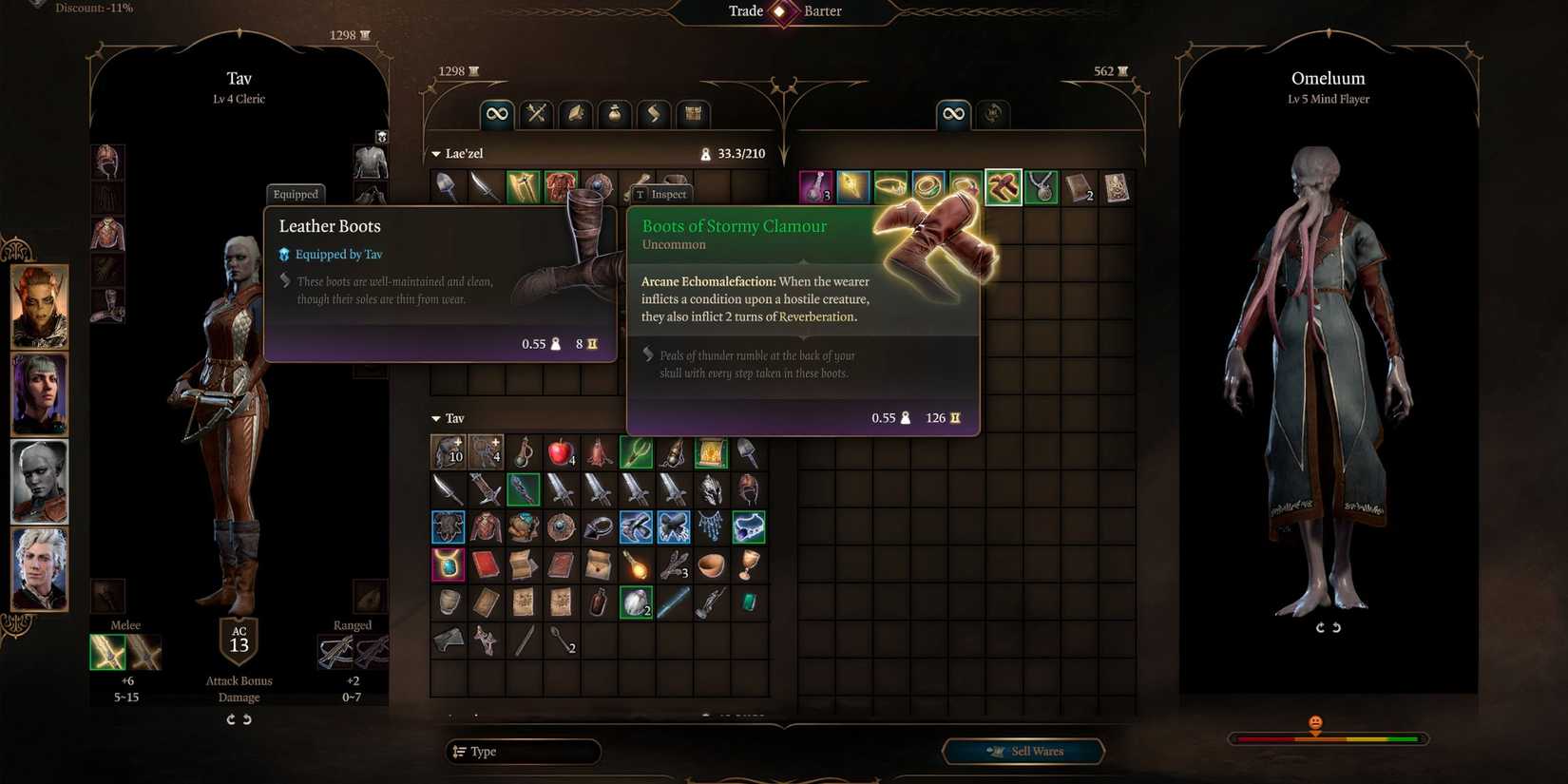Select the consumables pouch filter icon
The width and height of the screenshot is (1568, 784).
click(613, 113)
